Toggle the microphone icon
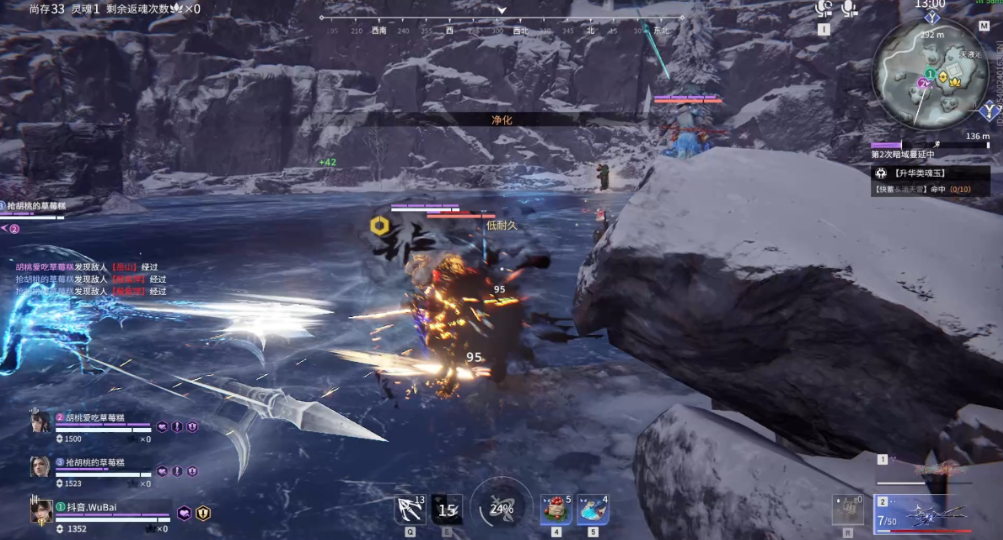Viewport: 1003px width, 540px height. [850, 9]
